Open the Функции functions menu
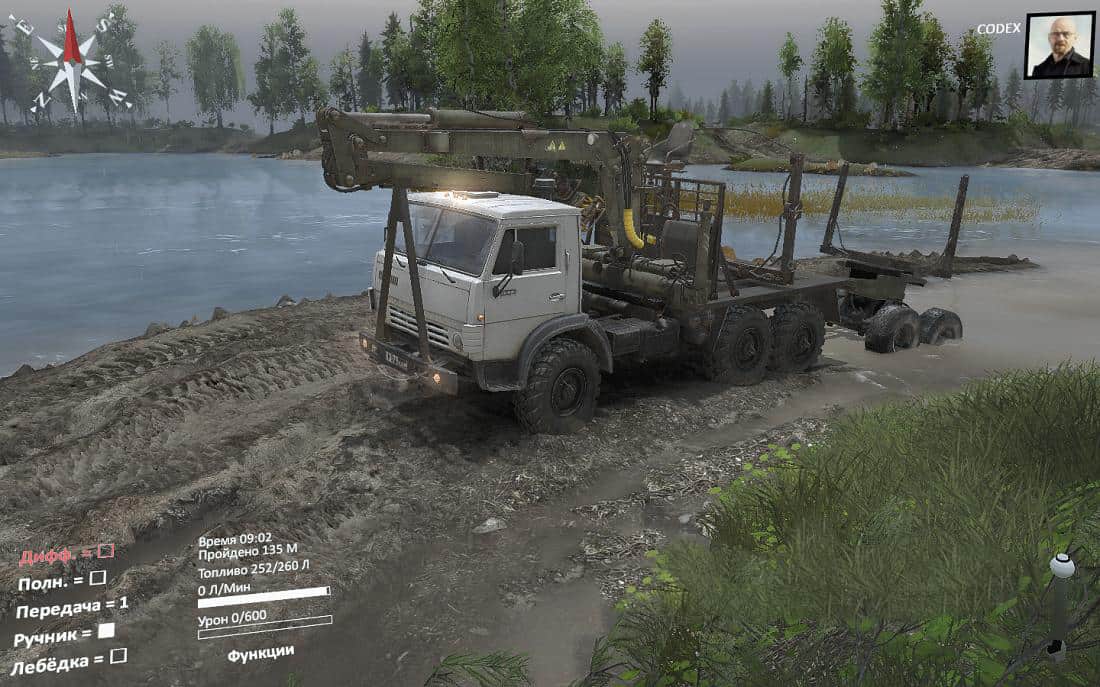1100x687 pixels. pos(260,653)
